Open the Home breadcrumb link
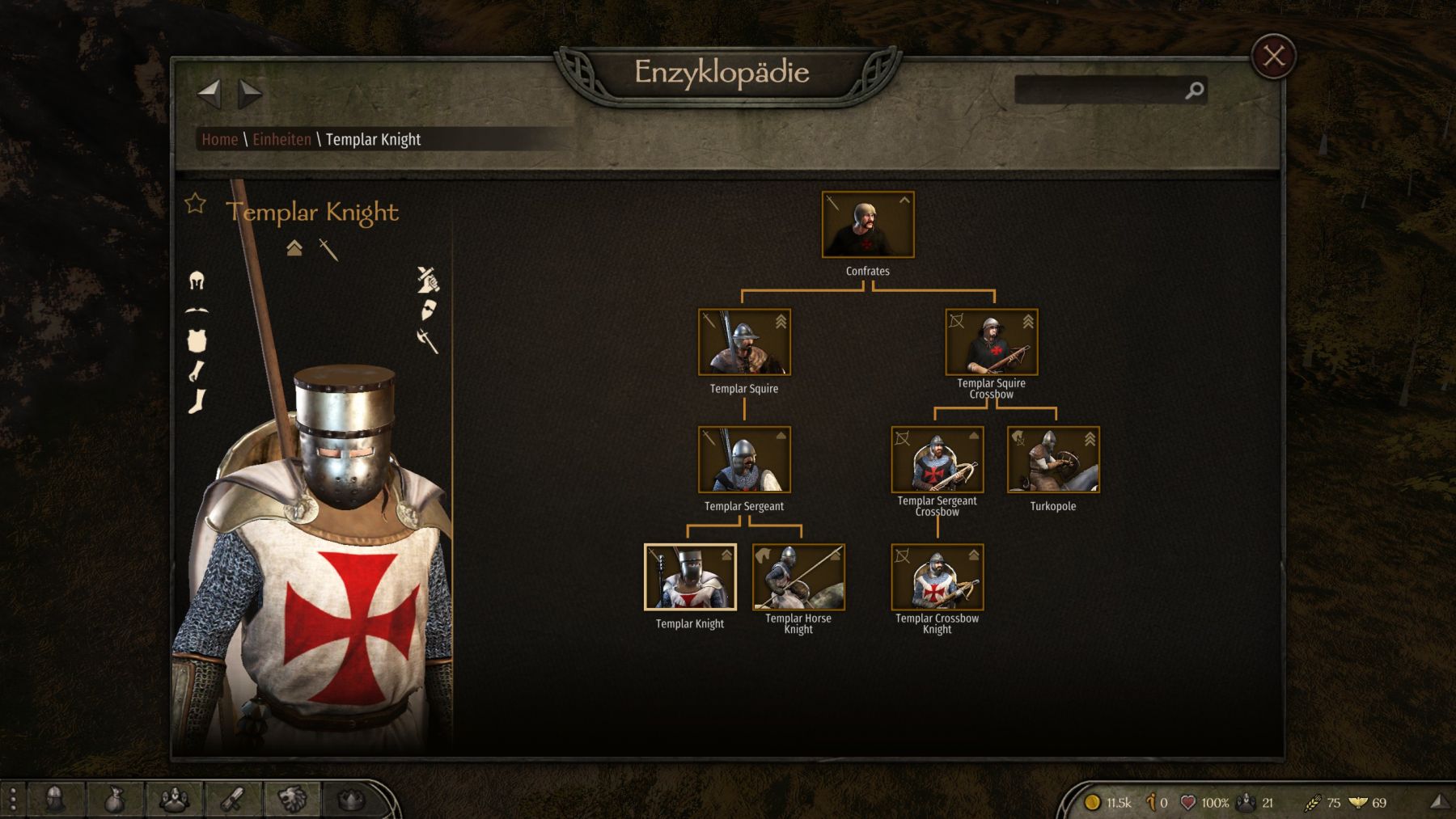 tap(219, 140)
